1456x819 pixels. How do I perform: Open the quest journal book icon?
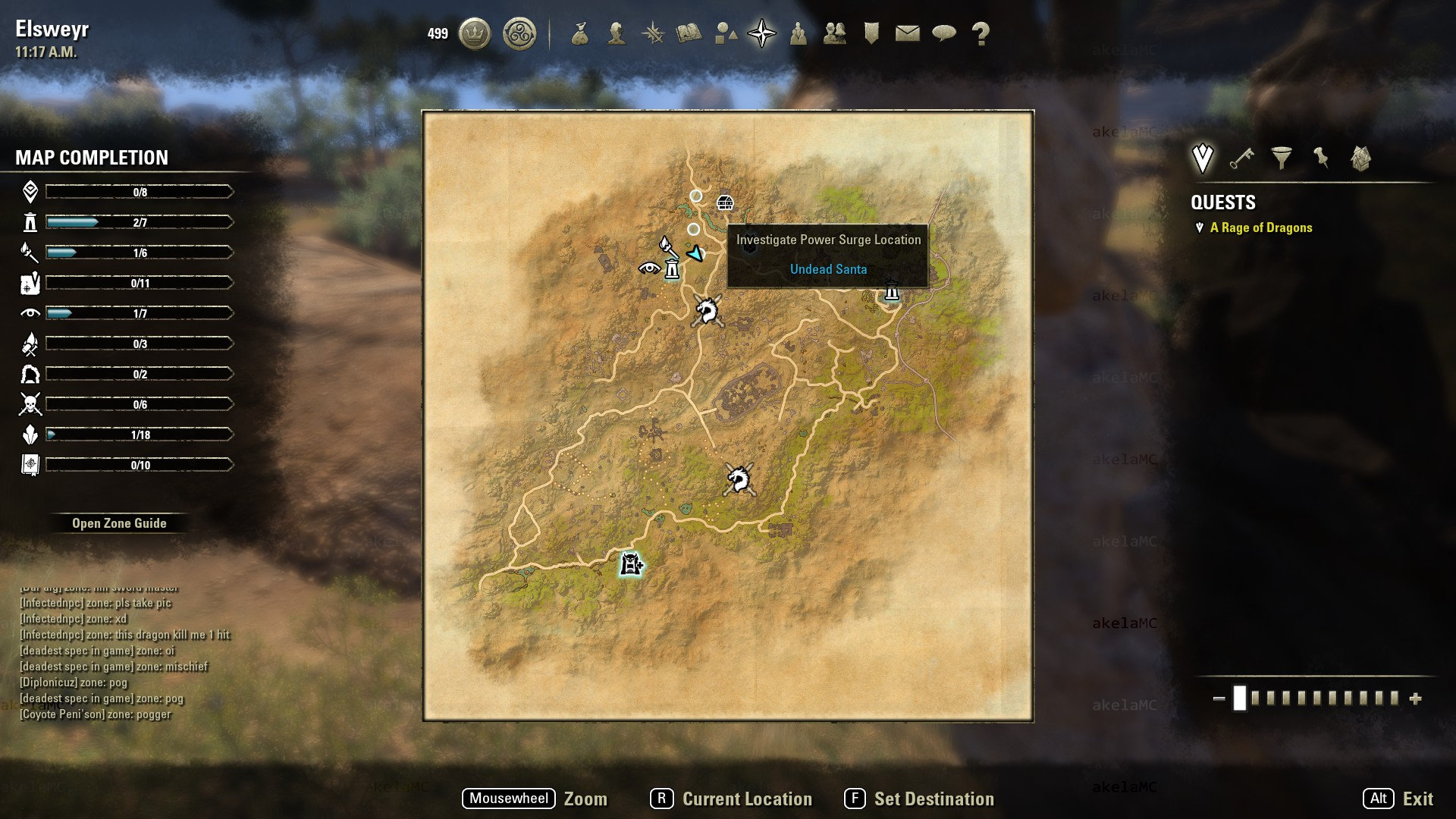click(x=689, y=34)
